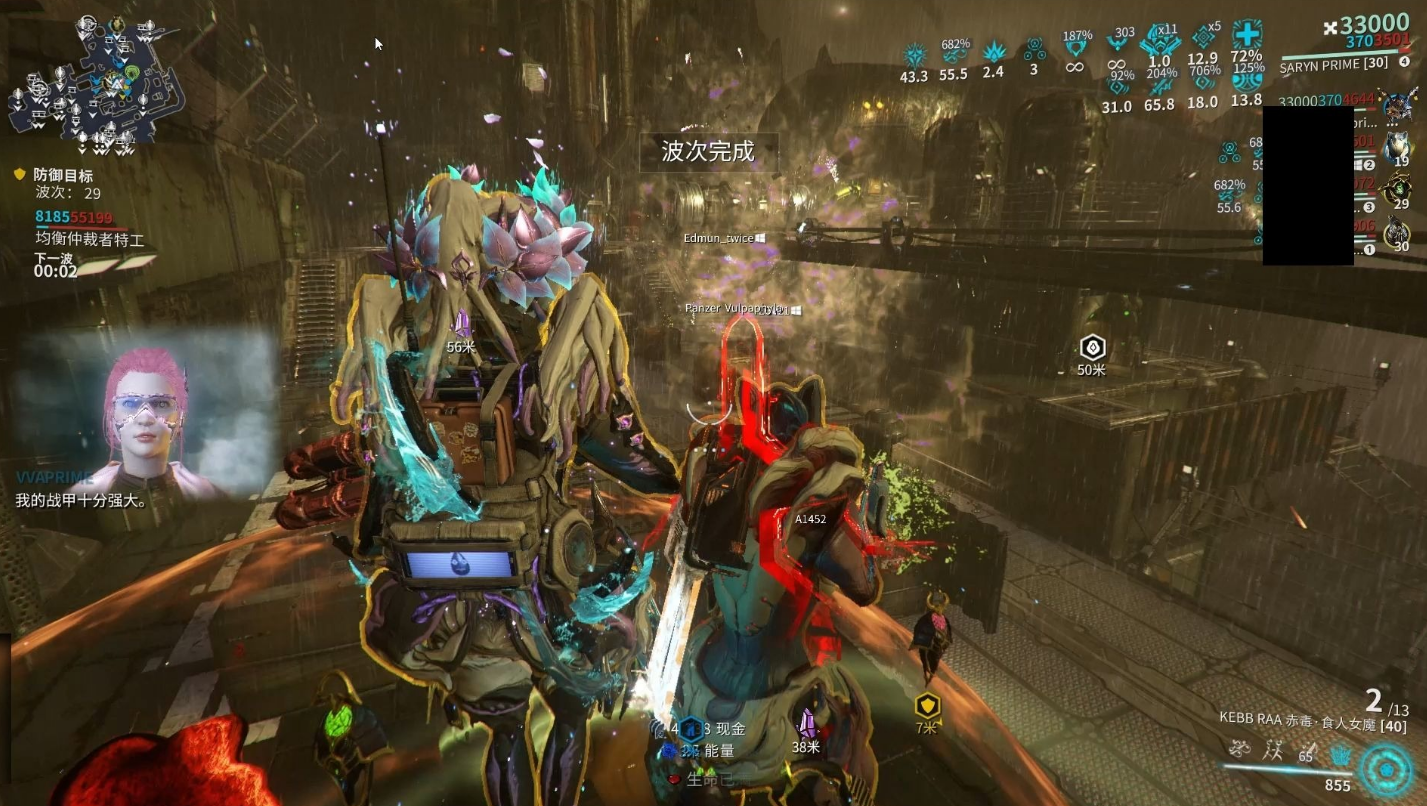Select the squad member portrait ranked 29

coord(1398,188)
